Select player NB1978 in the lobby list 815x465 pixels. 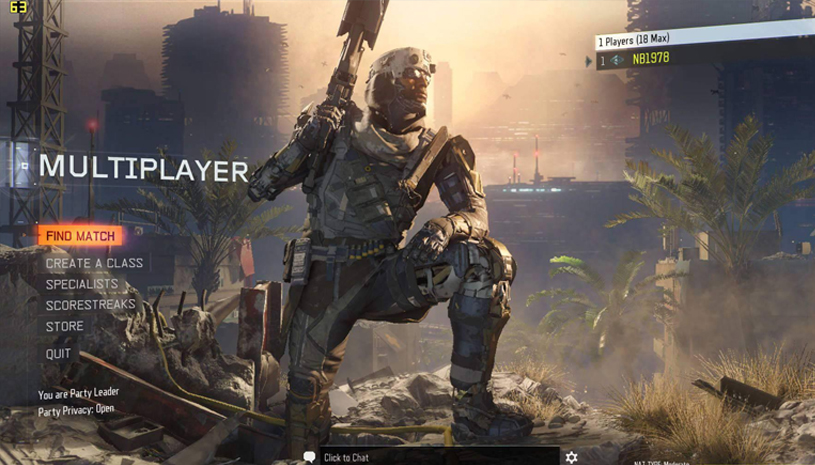coord(650,59)
